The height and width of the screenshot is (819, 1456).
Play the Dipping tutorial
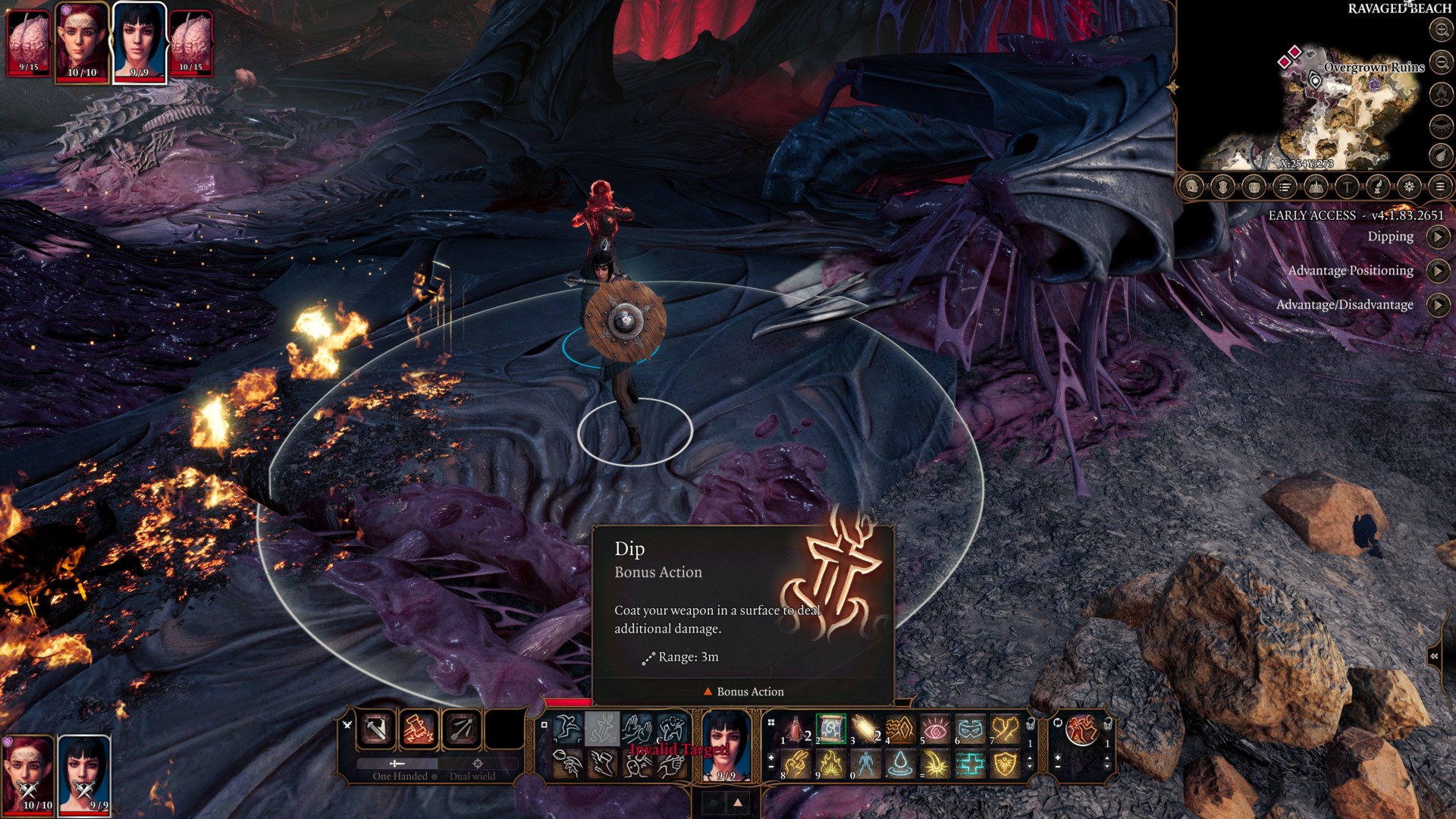[x=1438, y=237]
